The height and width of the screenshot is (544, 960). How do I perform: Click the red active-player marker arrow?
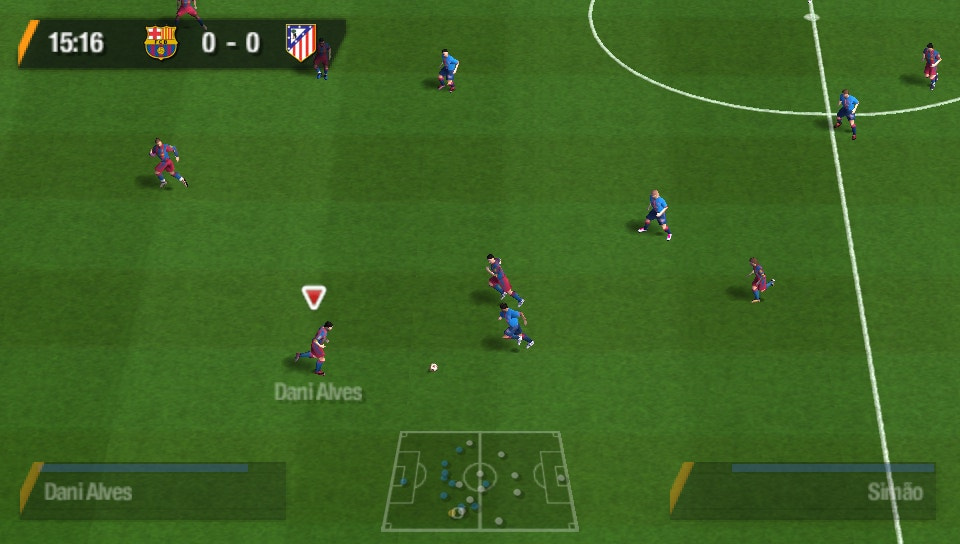pos(314,297)
